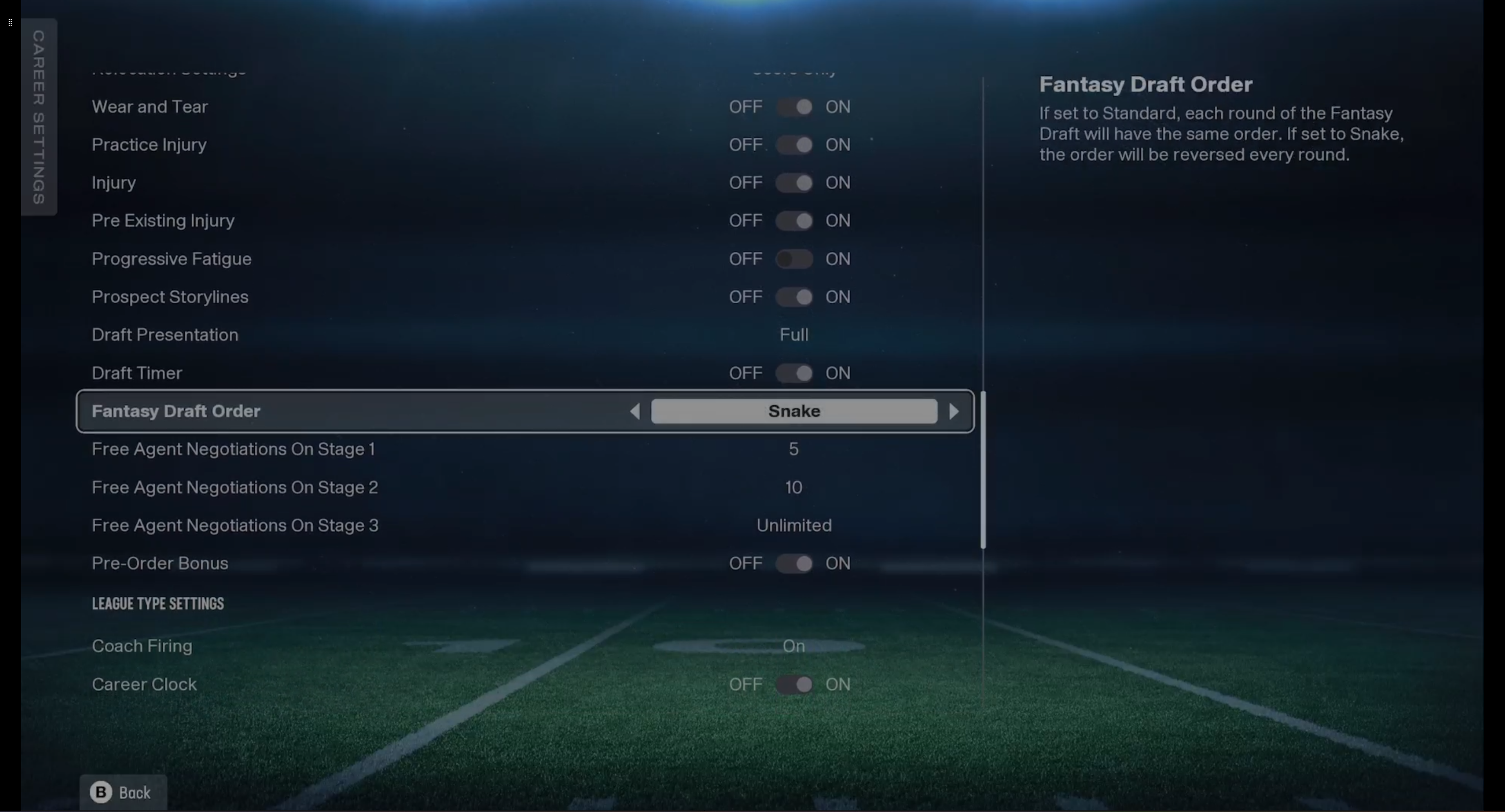This screenshot has height=812, width=1505.
Task: Switch Pre Existing Injury off
Action: pyautogui.click(x=795, y=220)
